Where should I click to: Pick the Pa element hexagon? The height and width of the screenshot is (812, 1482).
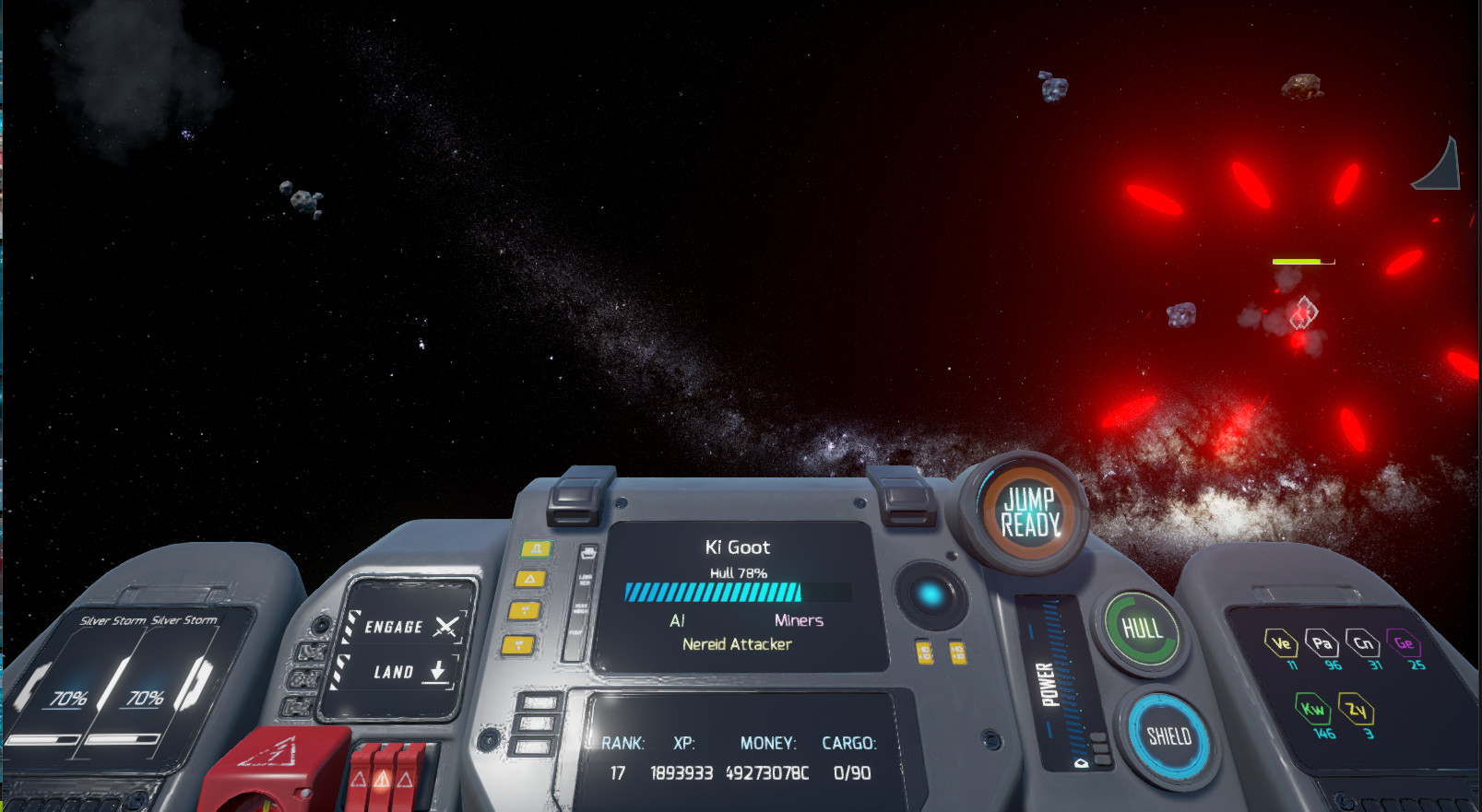[1322, 643]
